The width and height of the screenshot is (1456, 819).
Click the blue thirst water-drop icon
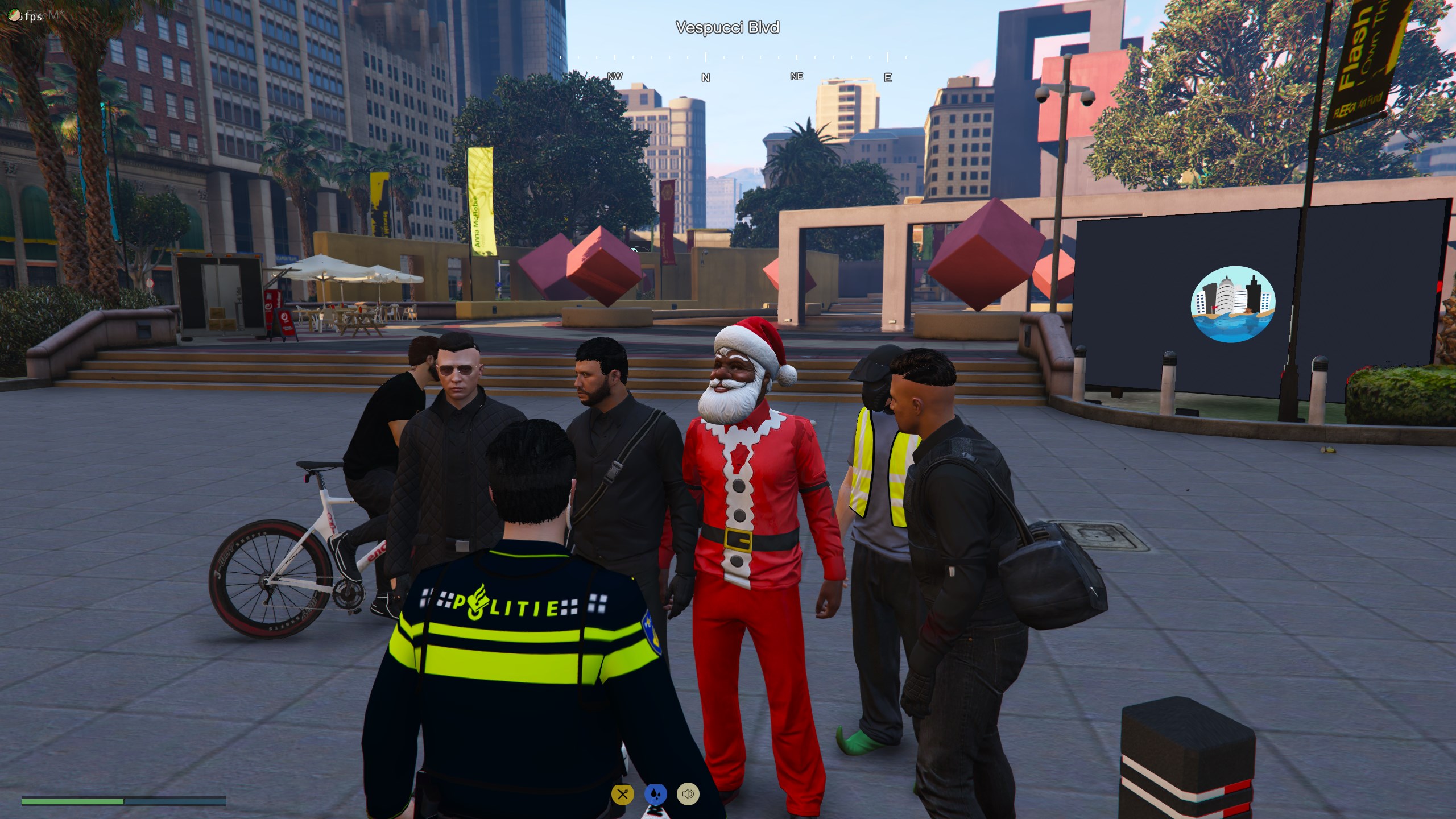coord(655,794)
